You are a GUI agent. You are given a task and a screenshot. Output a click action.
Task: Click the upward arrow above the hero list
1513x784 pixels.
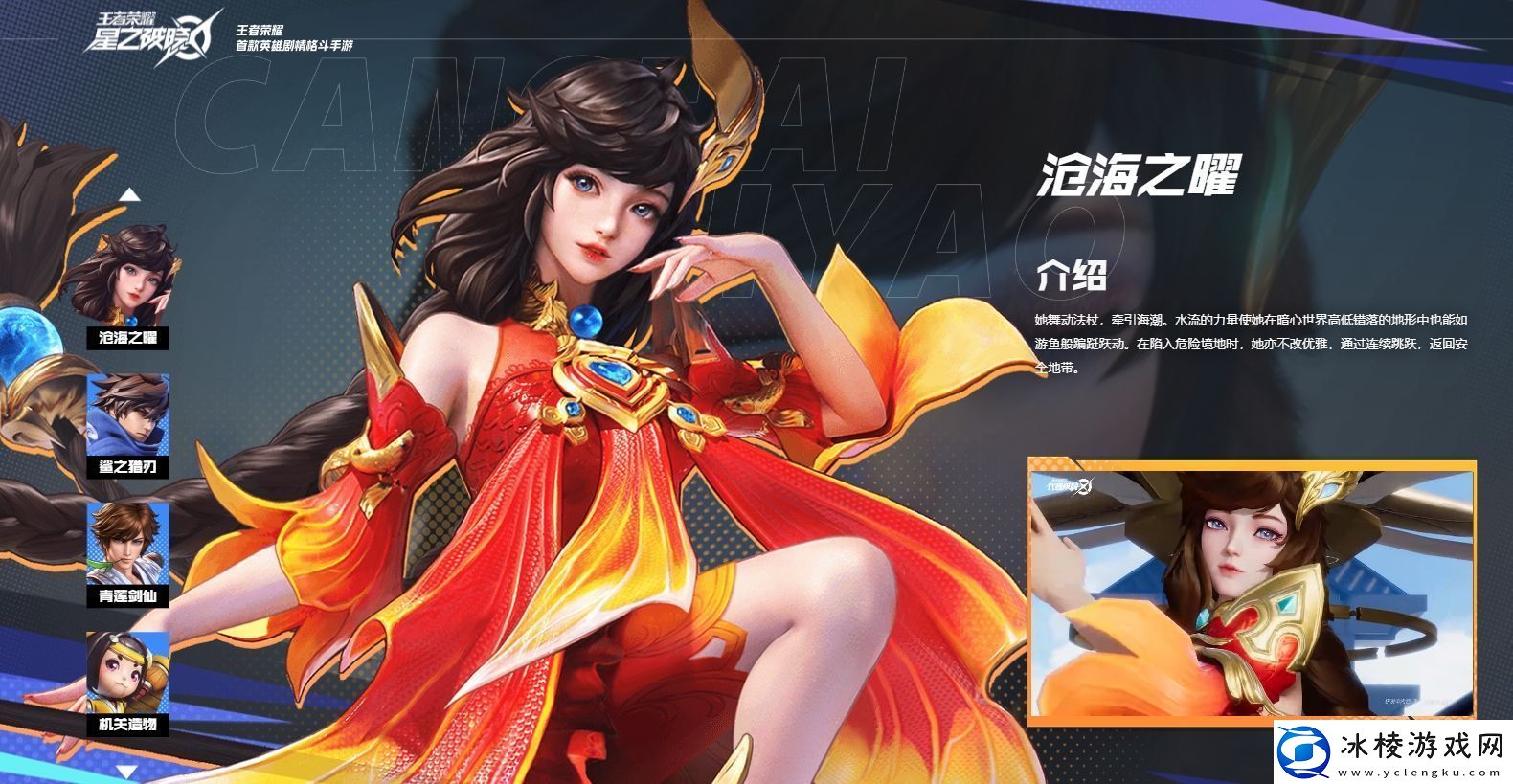tap(127, 192)
